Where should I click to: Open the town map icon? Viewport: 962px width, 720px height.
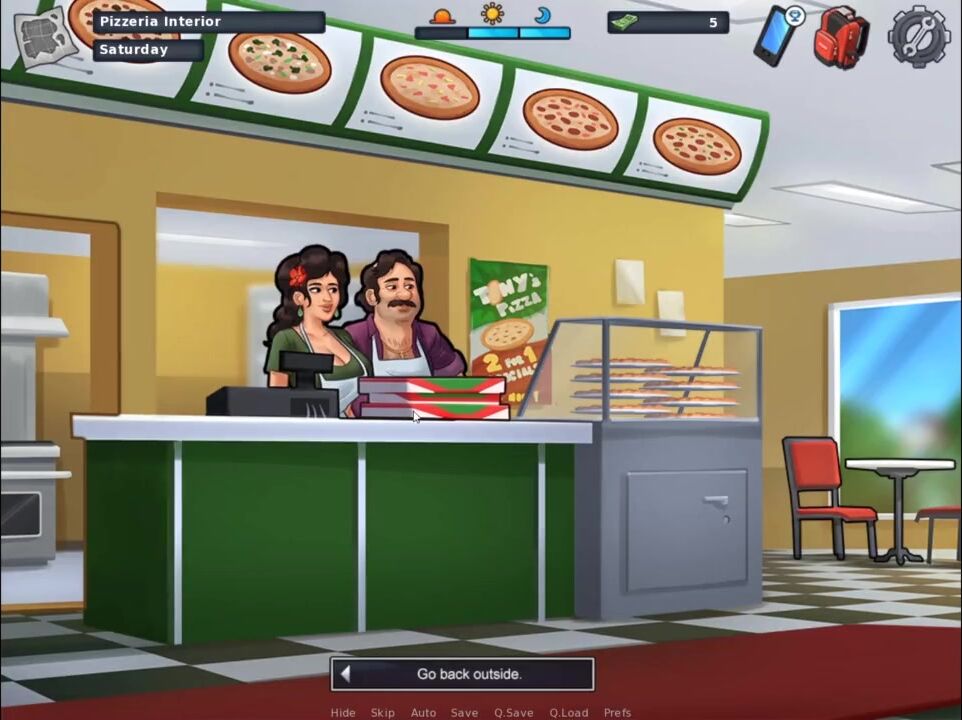(x=46, y=37)
